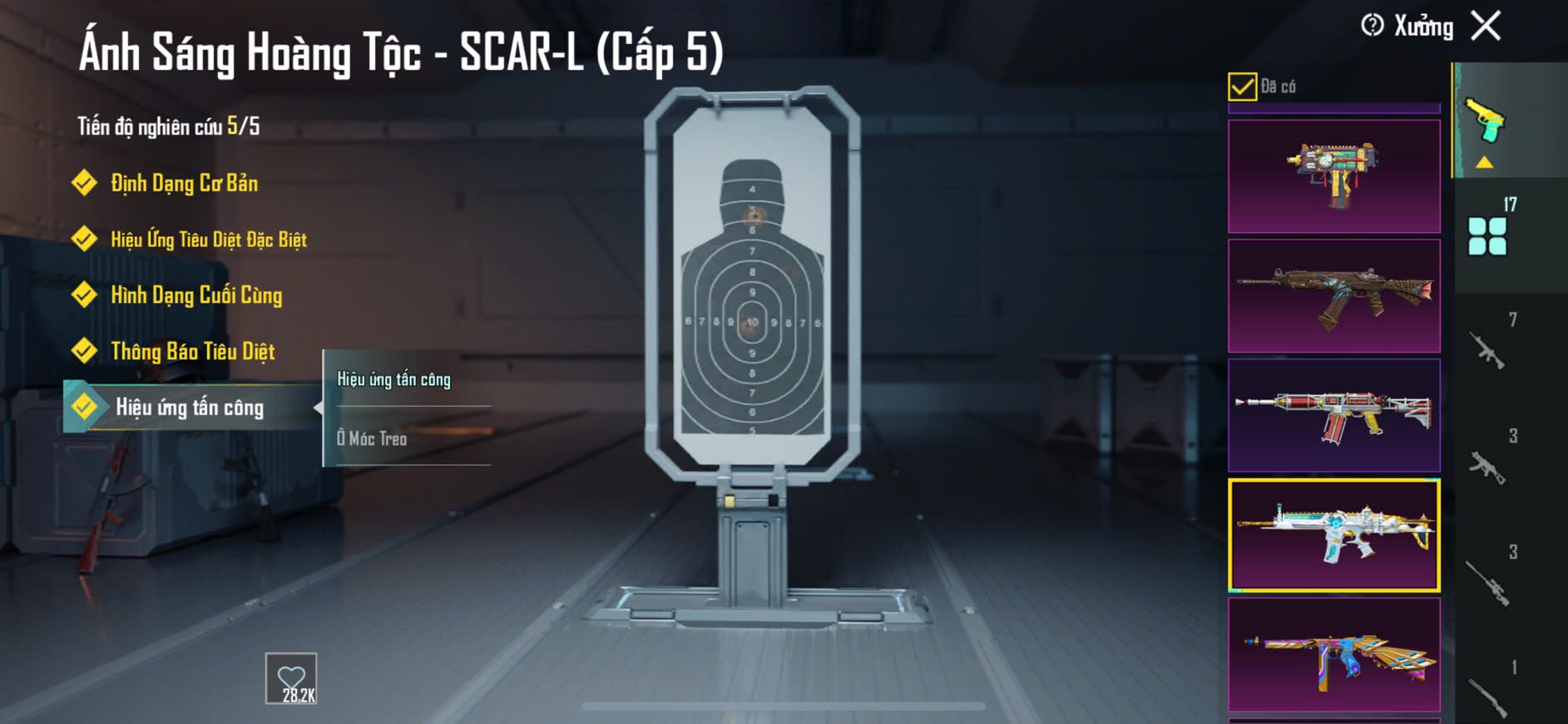
Task: Choose Hình Dạng Cuối Cùng level
Action: (x=196, y=295)
